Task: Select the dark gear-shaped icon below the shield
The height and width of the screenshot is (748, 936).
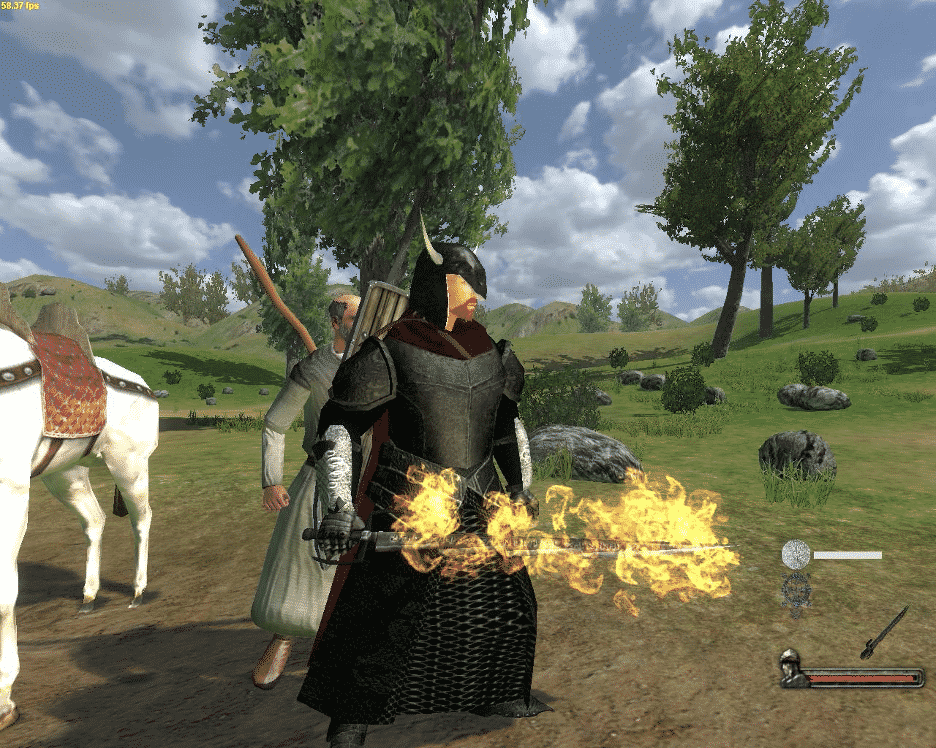Action: [x=796, y=588]
